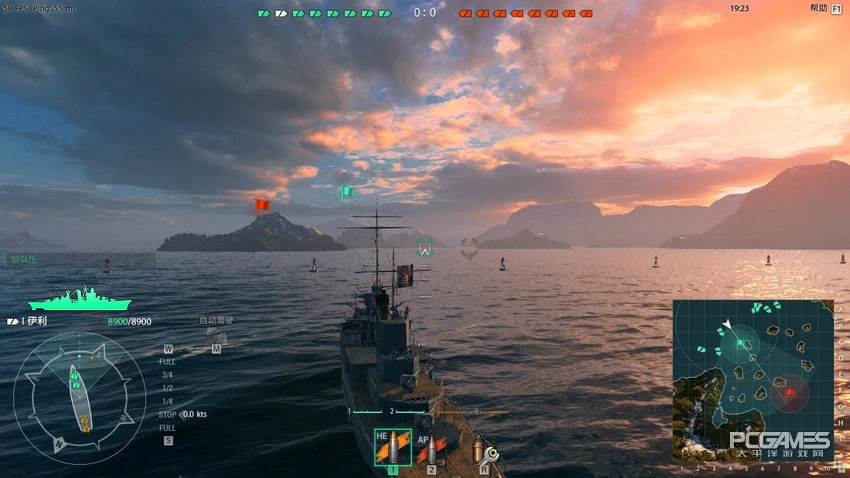Image resolution: width=850 pixels, height=478 pixels.
Task: Open the help button in the top corner
Action: point(818,8)
